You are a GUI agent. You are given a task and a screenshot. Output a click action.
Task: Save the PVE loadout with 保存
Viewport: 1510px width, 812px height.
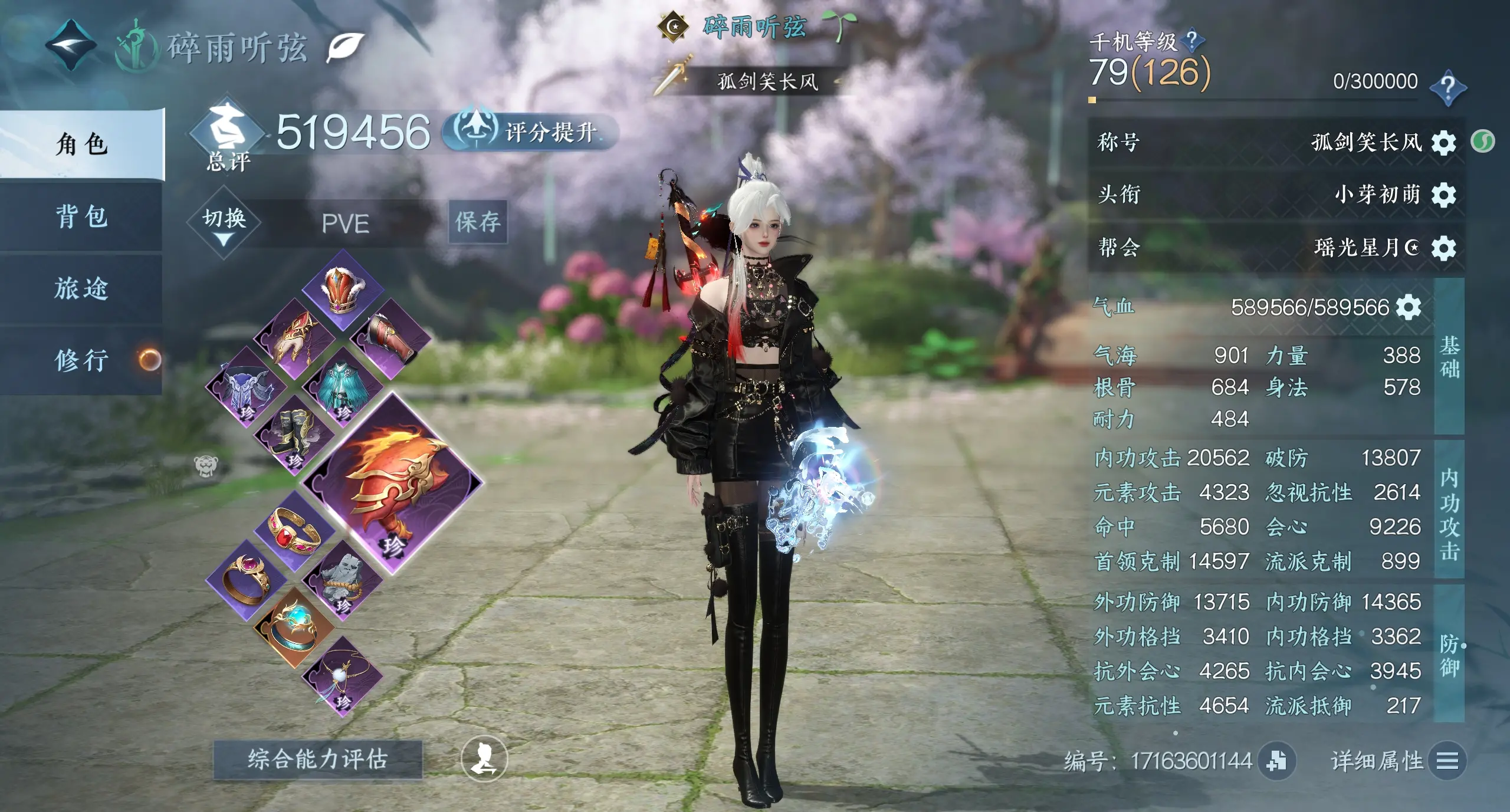pyautogui.click(x=478, y=222)
